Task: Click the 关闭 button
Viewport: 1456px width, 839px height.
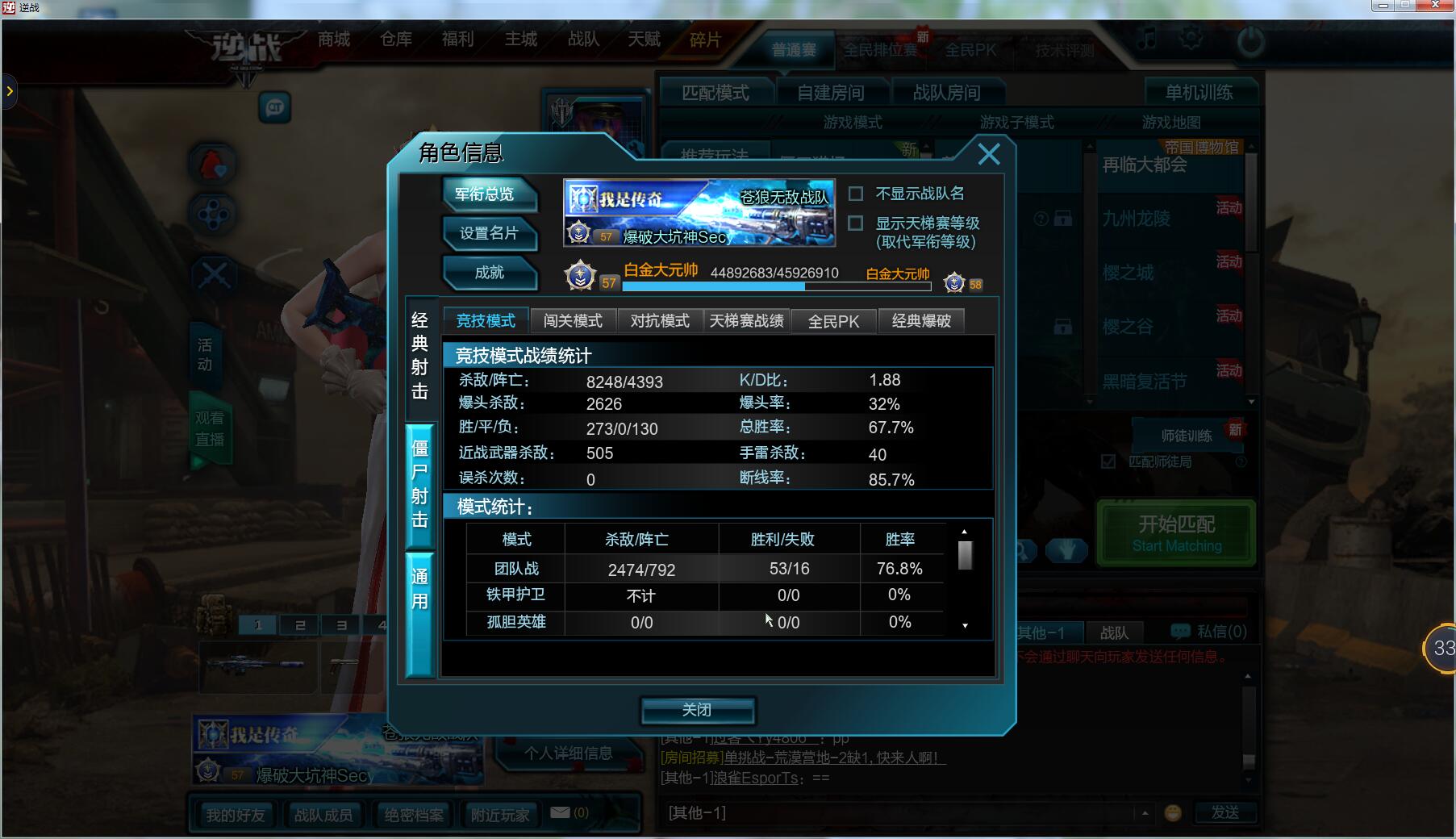Action: pyautogui.click(x=697, y=710)
